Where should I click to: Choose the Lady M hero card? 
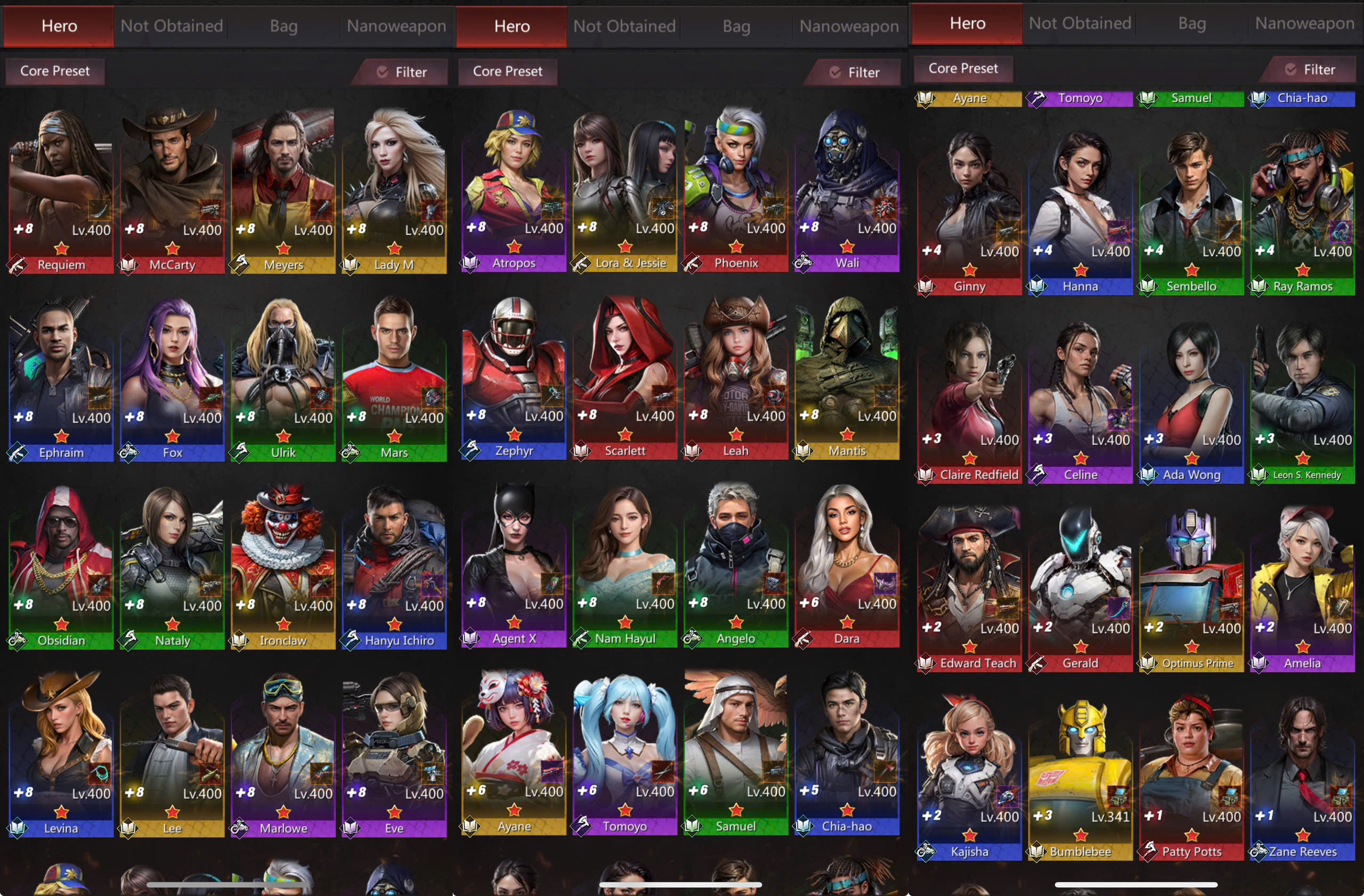pos(394,189)
